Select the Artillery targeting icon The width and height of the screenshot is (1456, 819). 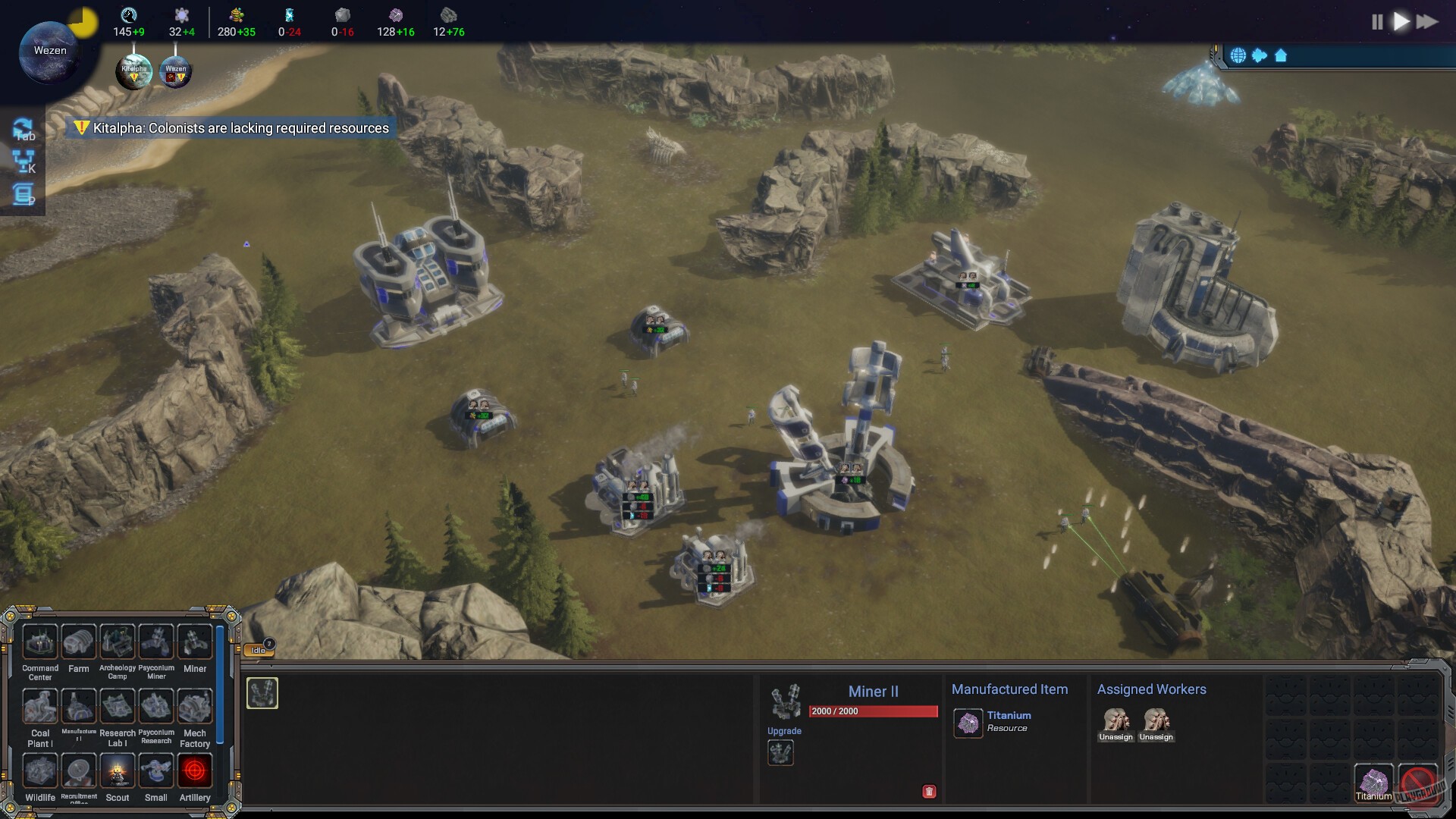click(x=195, y=772)
